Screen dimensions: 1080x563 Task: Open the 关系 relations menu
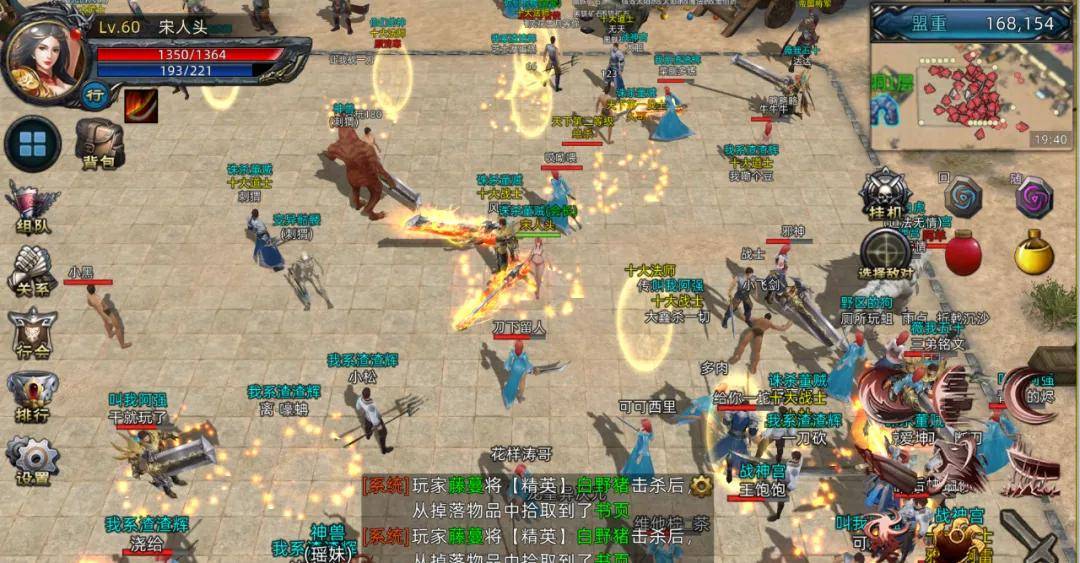pos(33,270)
